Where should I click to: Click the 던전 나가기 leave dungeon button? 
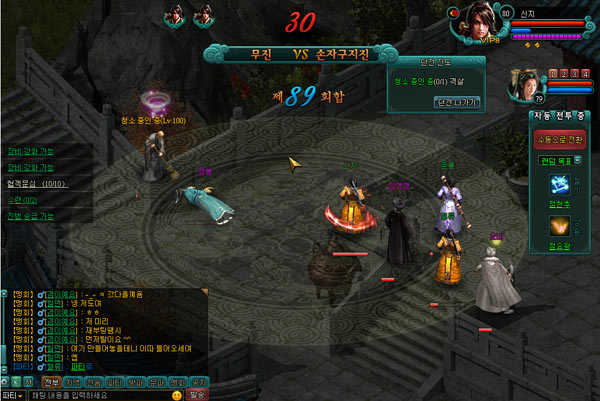(436, 102)
